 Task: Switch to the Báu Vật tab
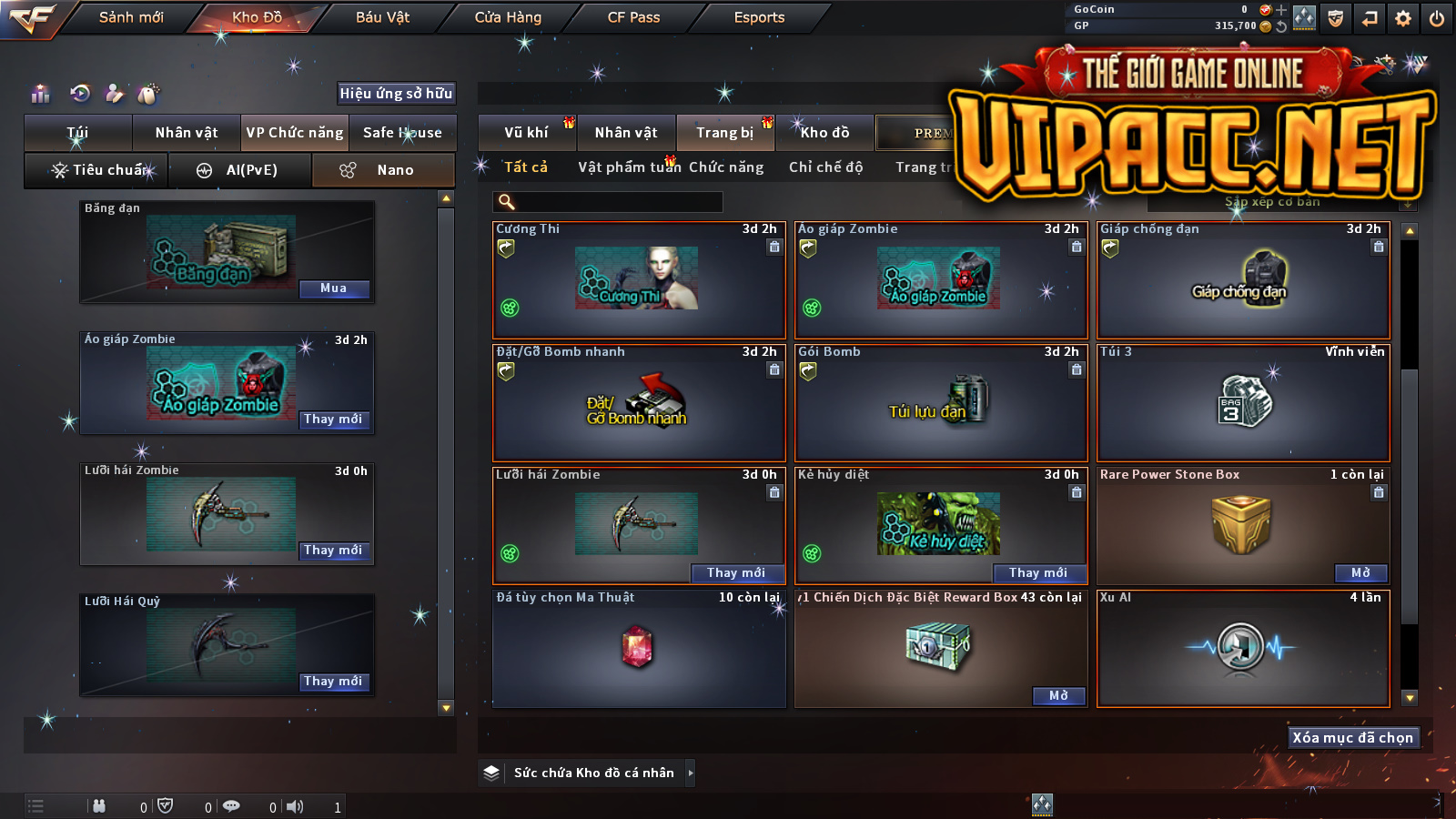(x=382, y=17)
